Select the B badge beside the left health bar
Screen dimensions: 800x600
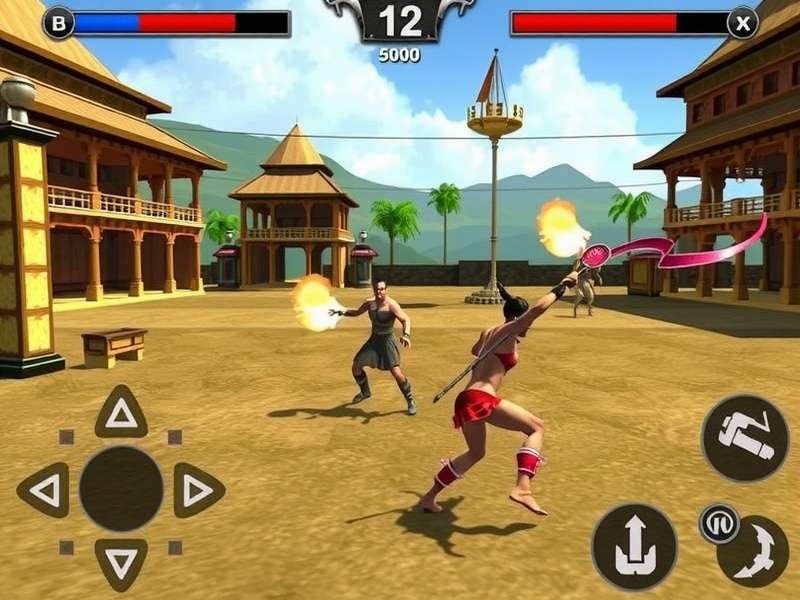59,22
